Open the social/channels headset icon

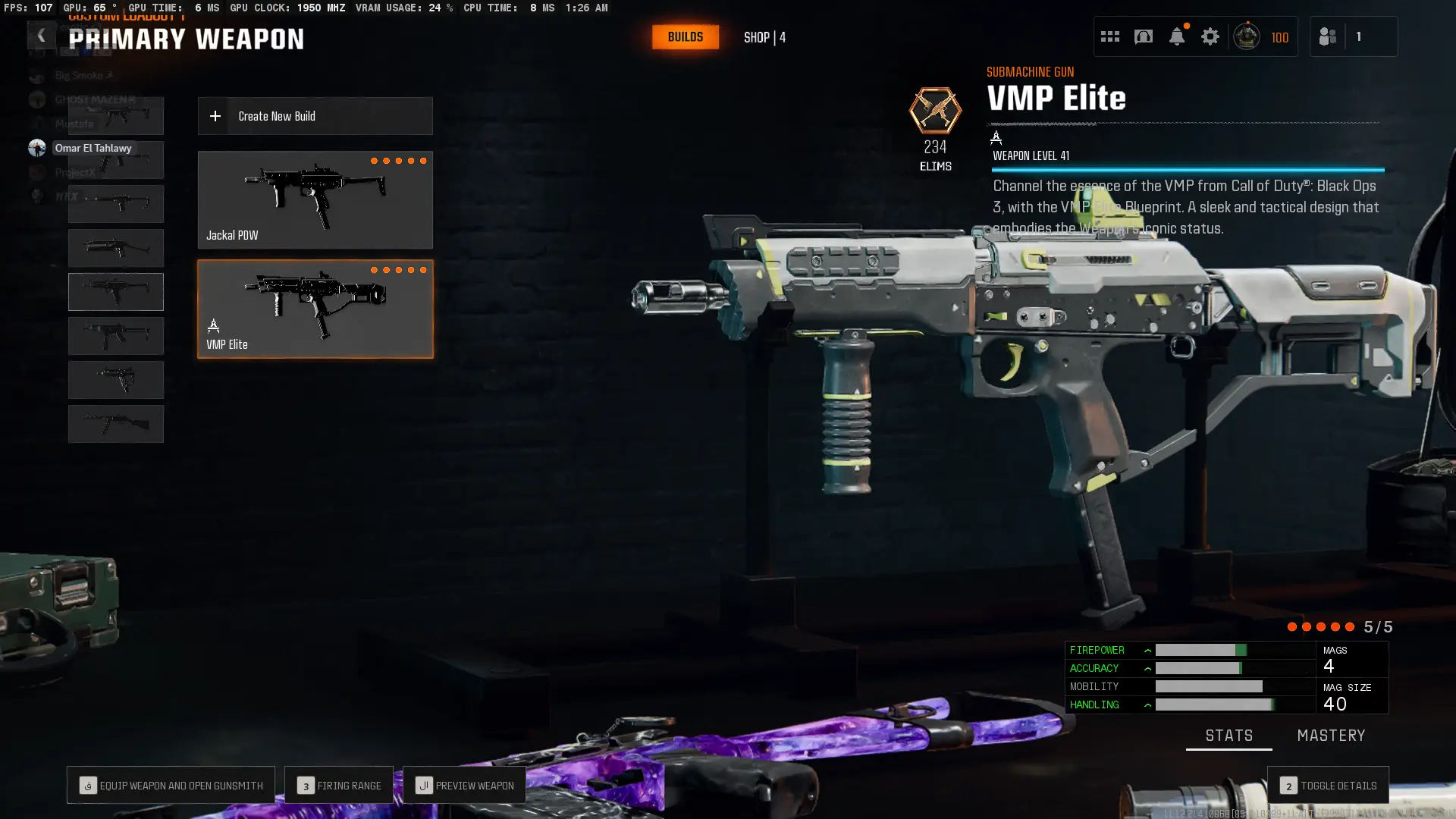click(x=1144, y=36)
